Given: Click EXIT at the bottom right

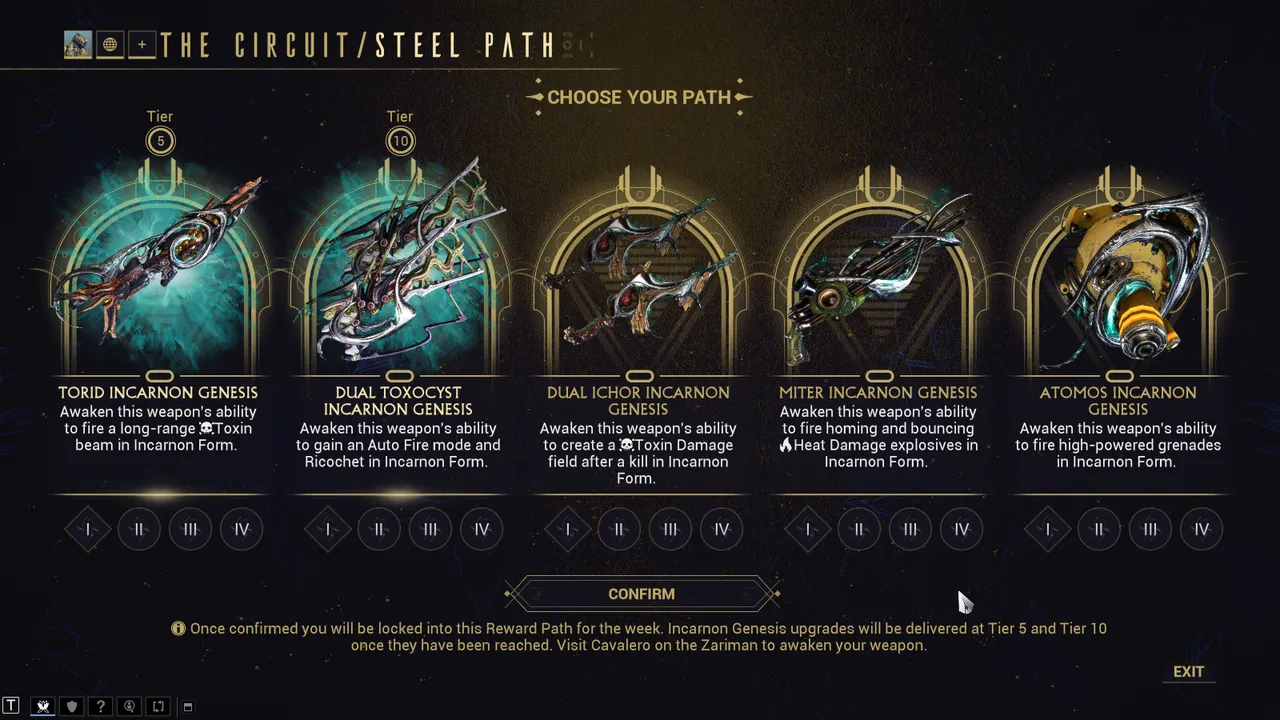Looking at the screenshot, I should pyautogui.click(x=1188, y=671).
